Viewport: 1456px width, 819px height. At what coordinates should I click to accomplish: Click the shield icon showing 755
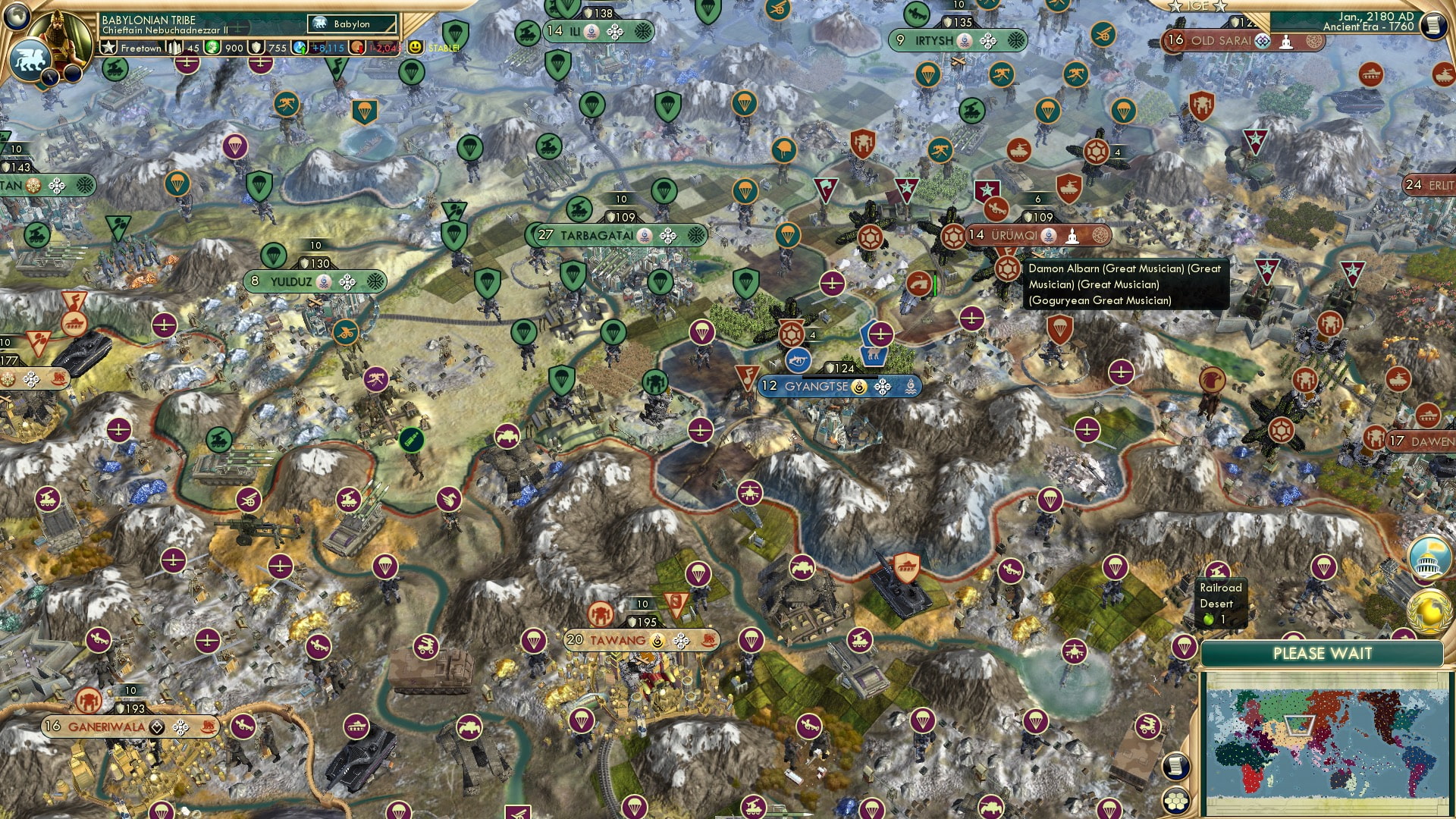[253, 48]
